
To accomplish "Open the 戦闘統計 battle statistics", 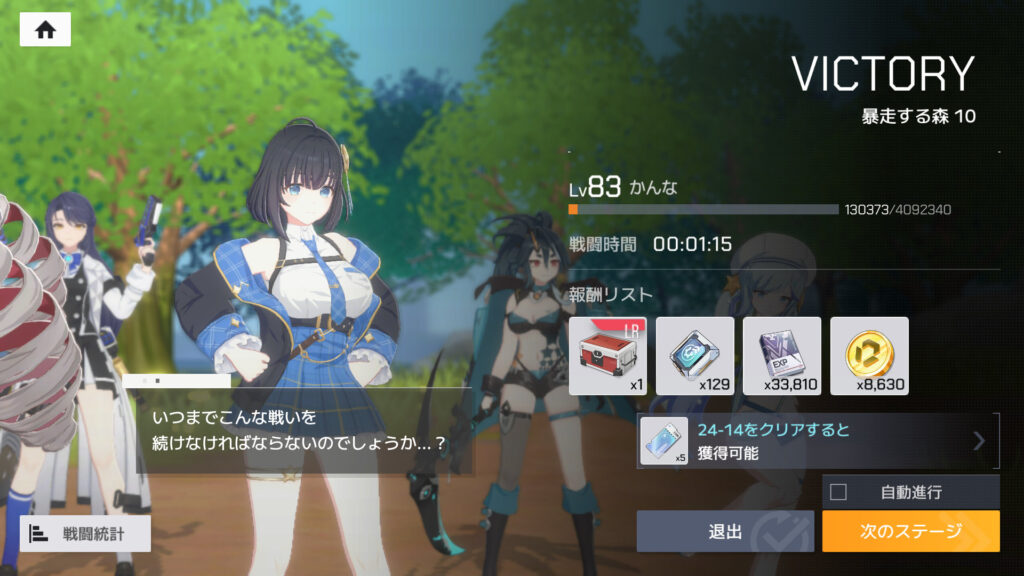I will click(x=85, y=533).
